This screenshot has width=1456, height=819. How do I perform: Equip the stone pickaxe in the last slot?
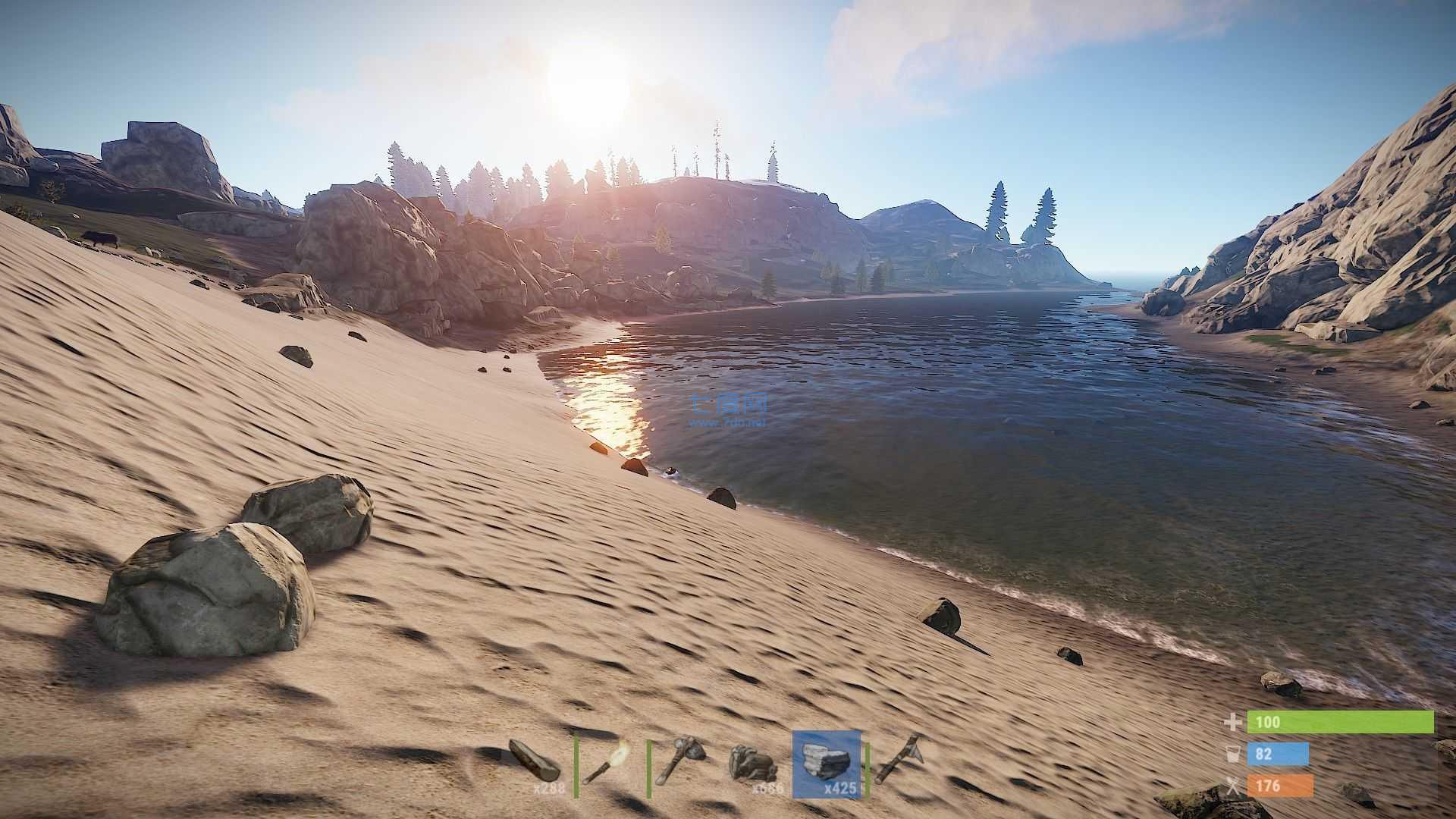pos(899,761)
